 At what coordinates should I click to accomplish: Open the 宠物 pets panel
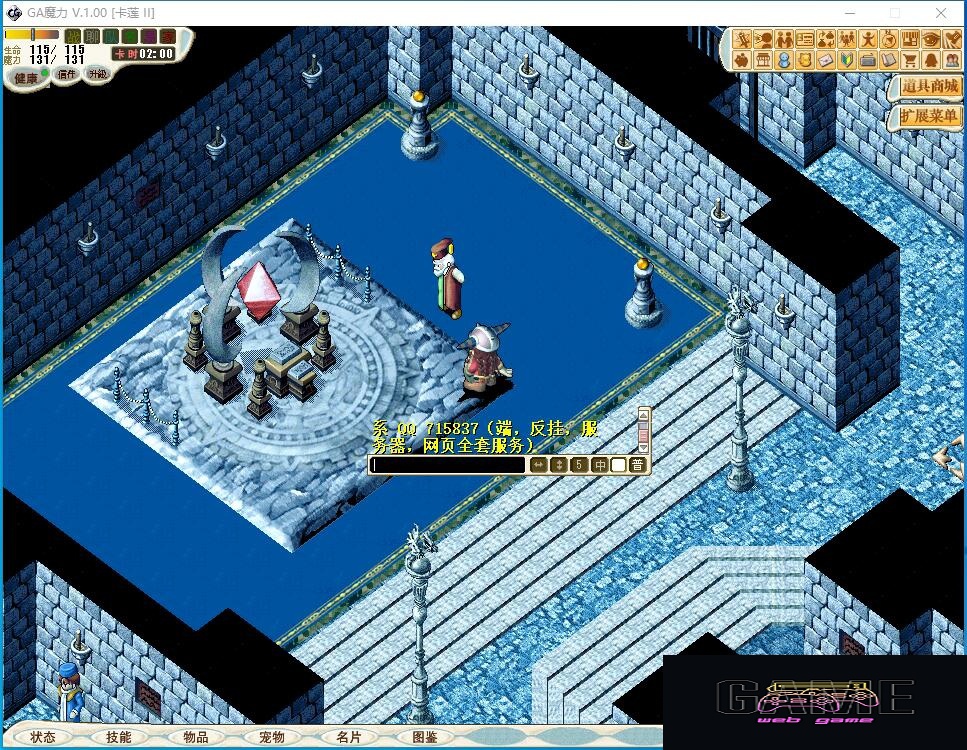click(272, 737)
